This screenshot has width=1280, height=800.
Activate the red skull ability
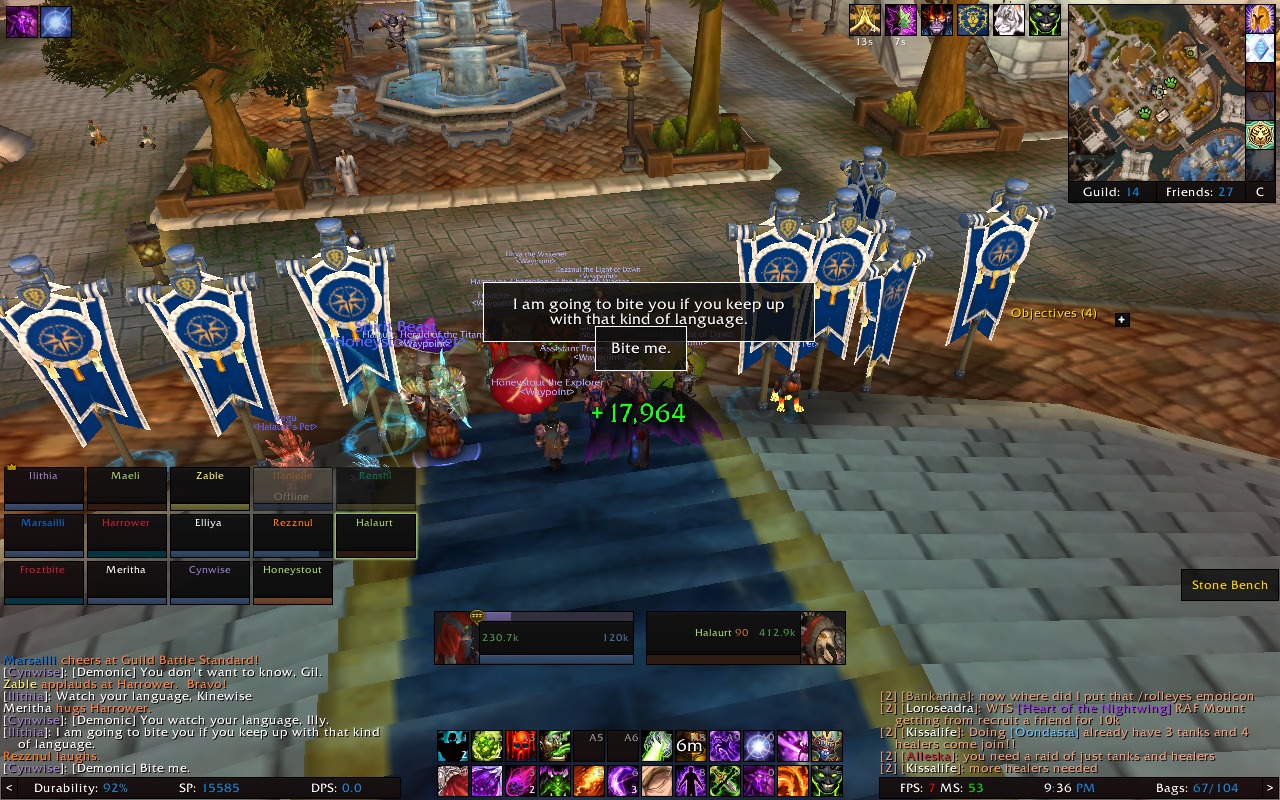click(520, 746)
